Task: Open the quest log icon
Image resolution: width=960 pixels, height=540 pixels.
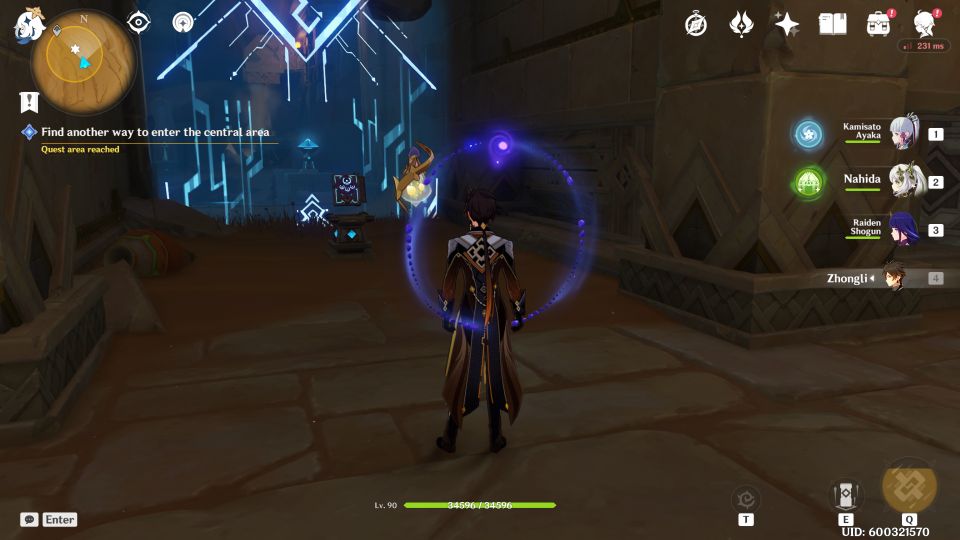Action: point(29,102)
